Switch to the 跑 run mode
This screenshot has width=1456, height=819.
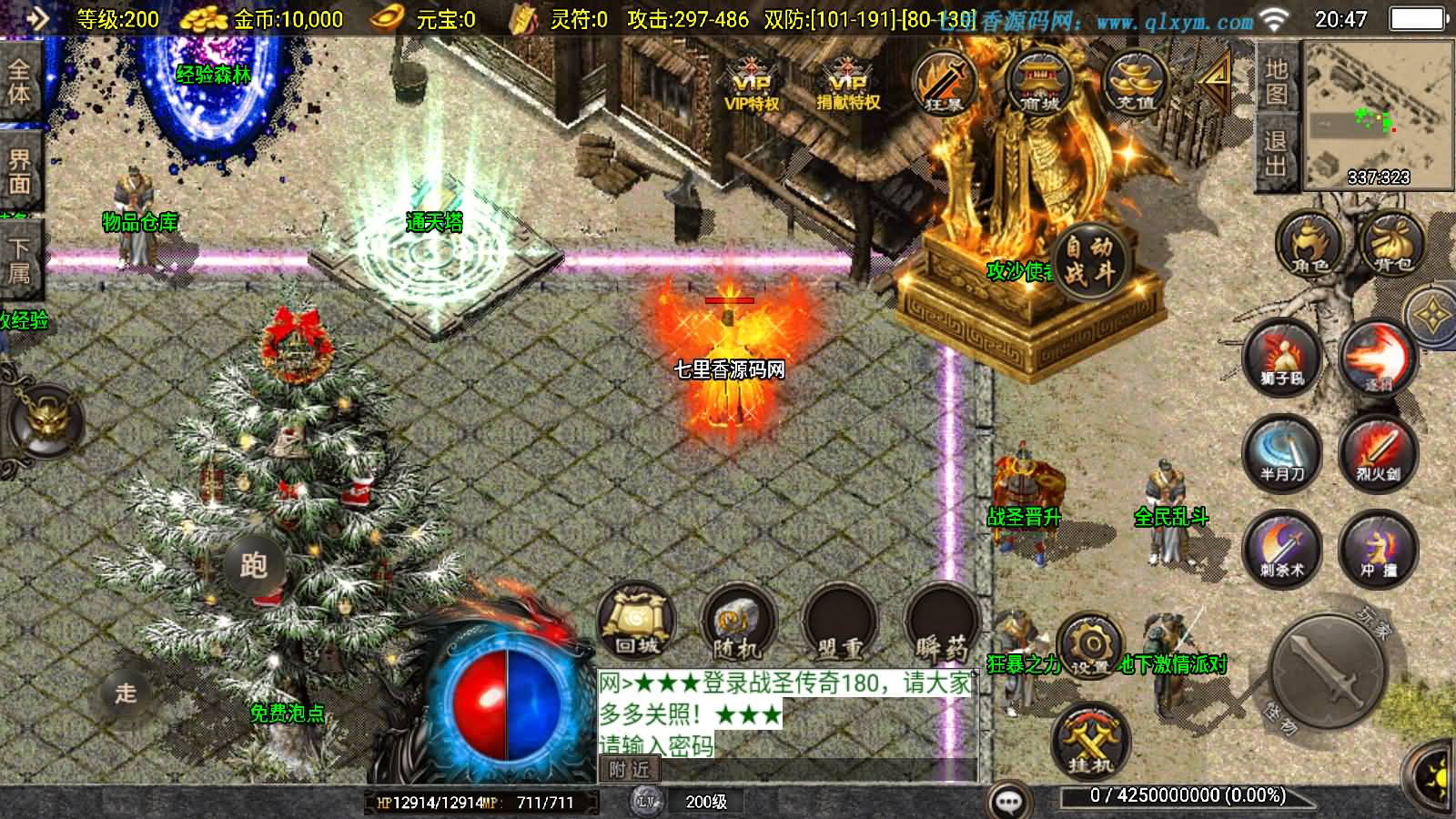pyautogui.click(x=253, y=565)
